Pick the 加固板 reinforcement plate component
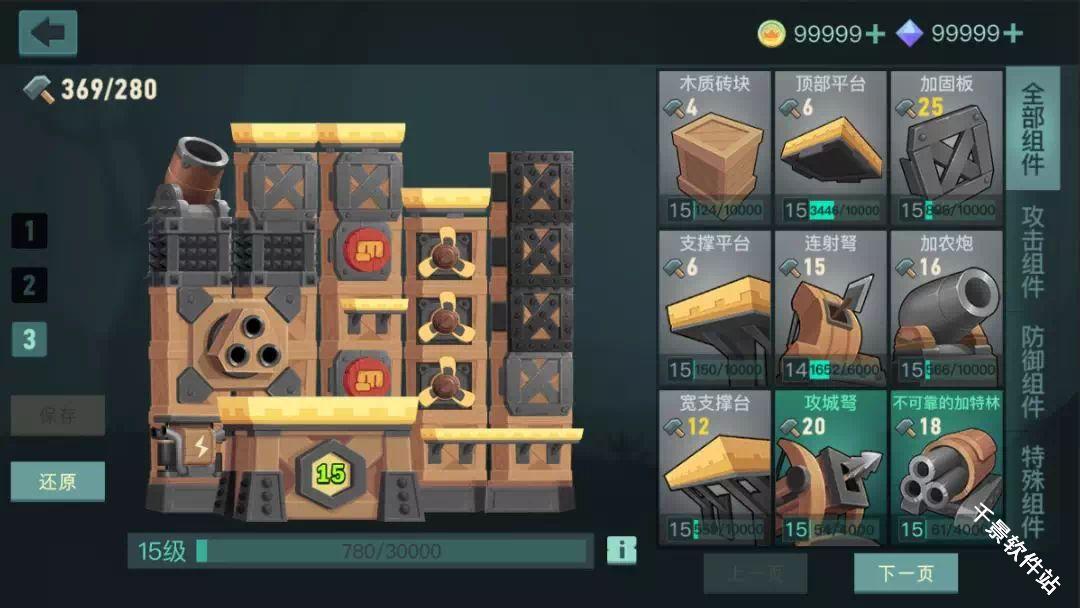This screenshot has width=1080, height=608. click(946, 147)
